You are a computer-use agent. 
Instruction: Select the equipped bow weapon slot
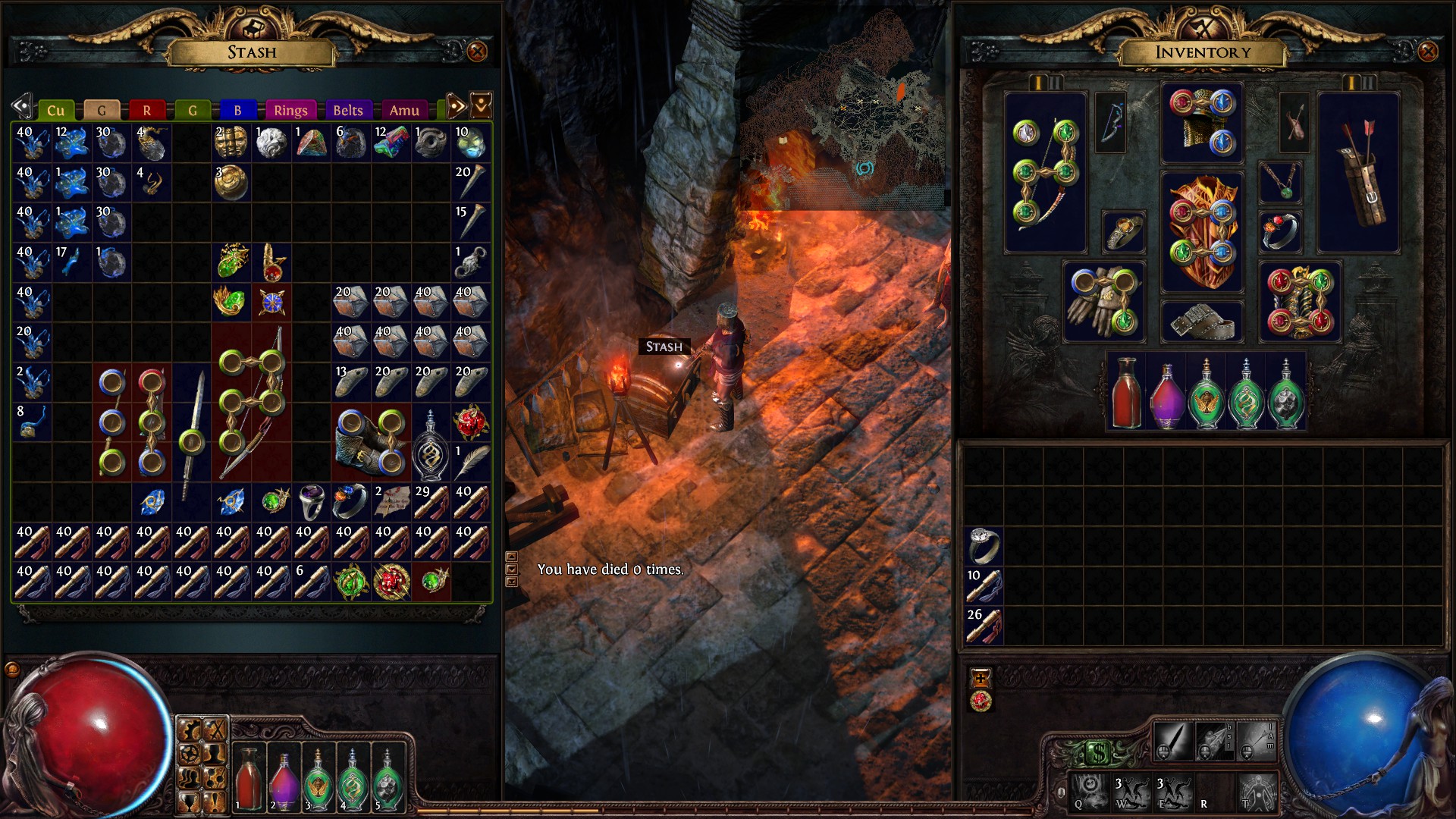coord(1045,173)
